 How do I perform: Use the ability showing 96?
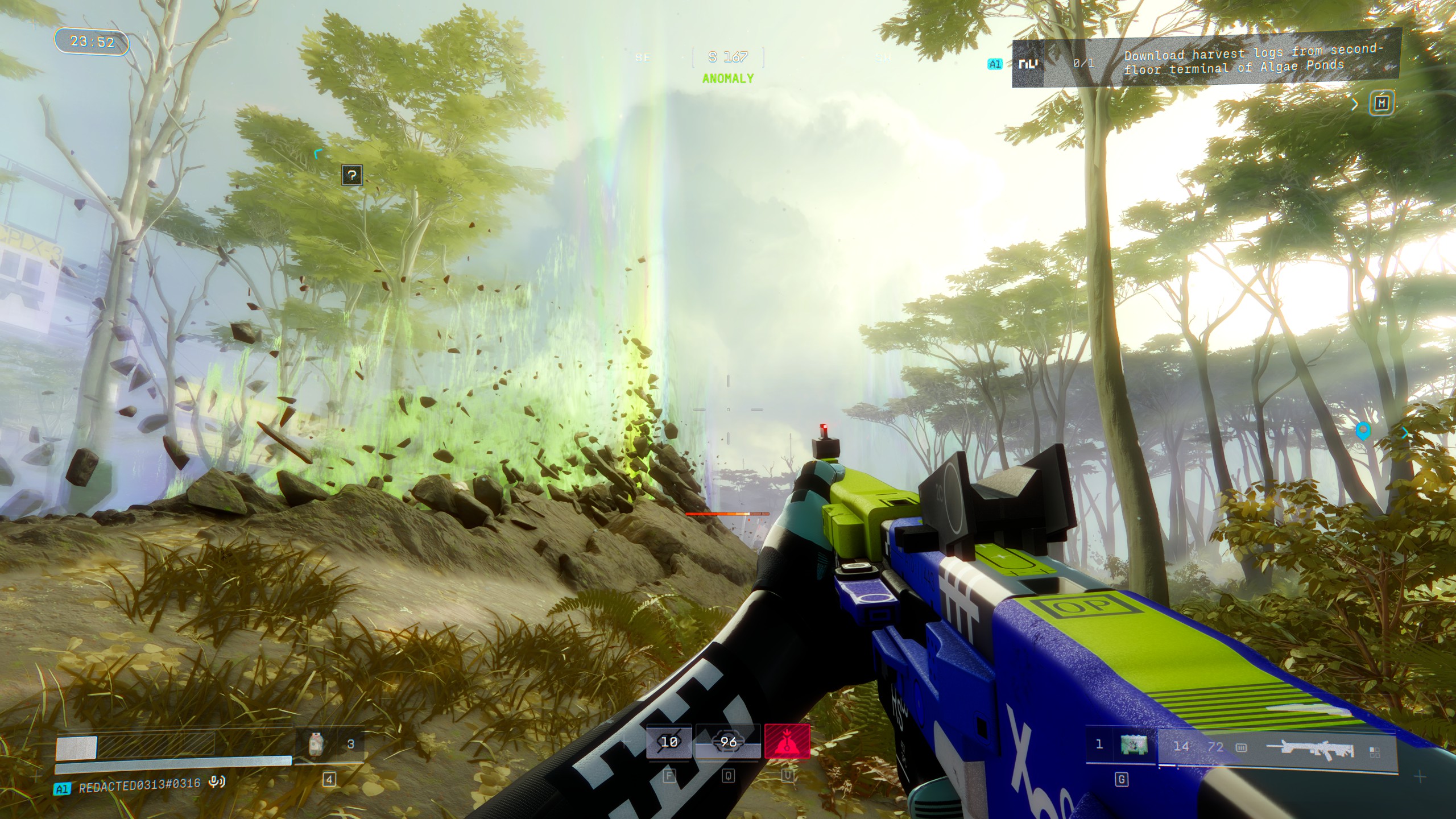pos(728,742)
